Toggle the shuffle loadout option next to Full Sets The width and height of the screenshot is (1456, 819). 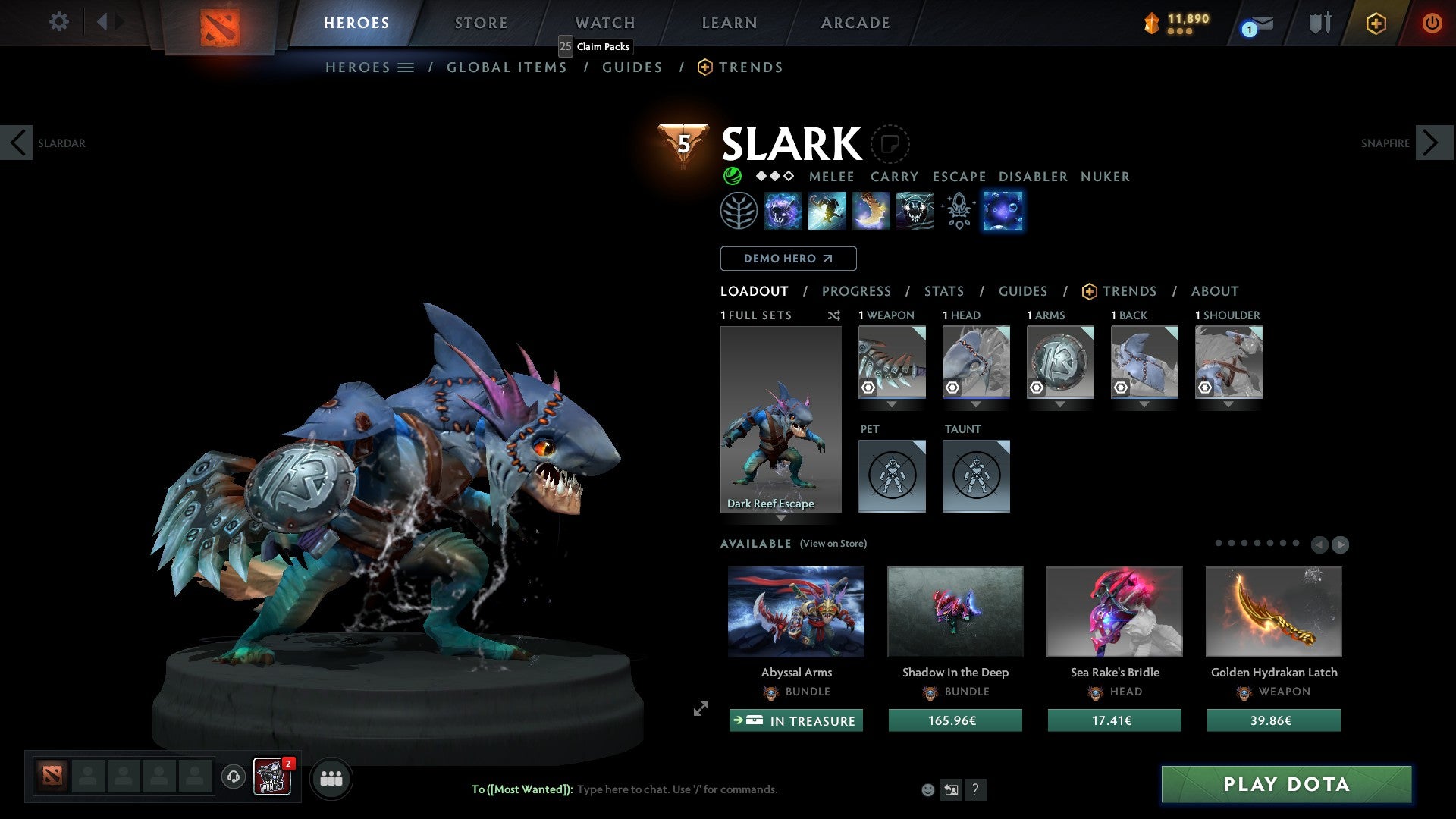pyautogui.click(x=833, y=315)
